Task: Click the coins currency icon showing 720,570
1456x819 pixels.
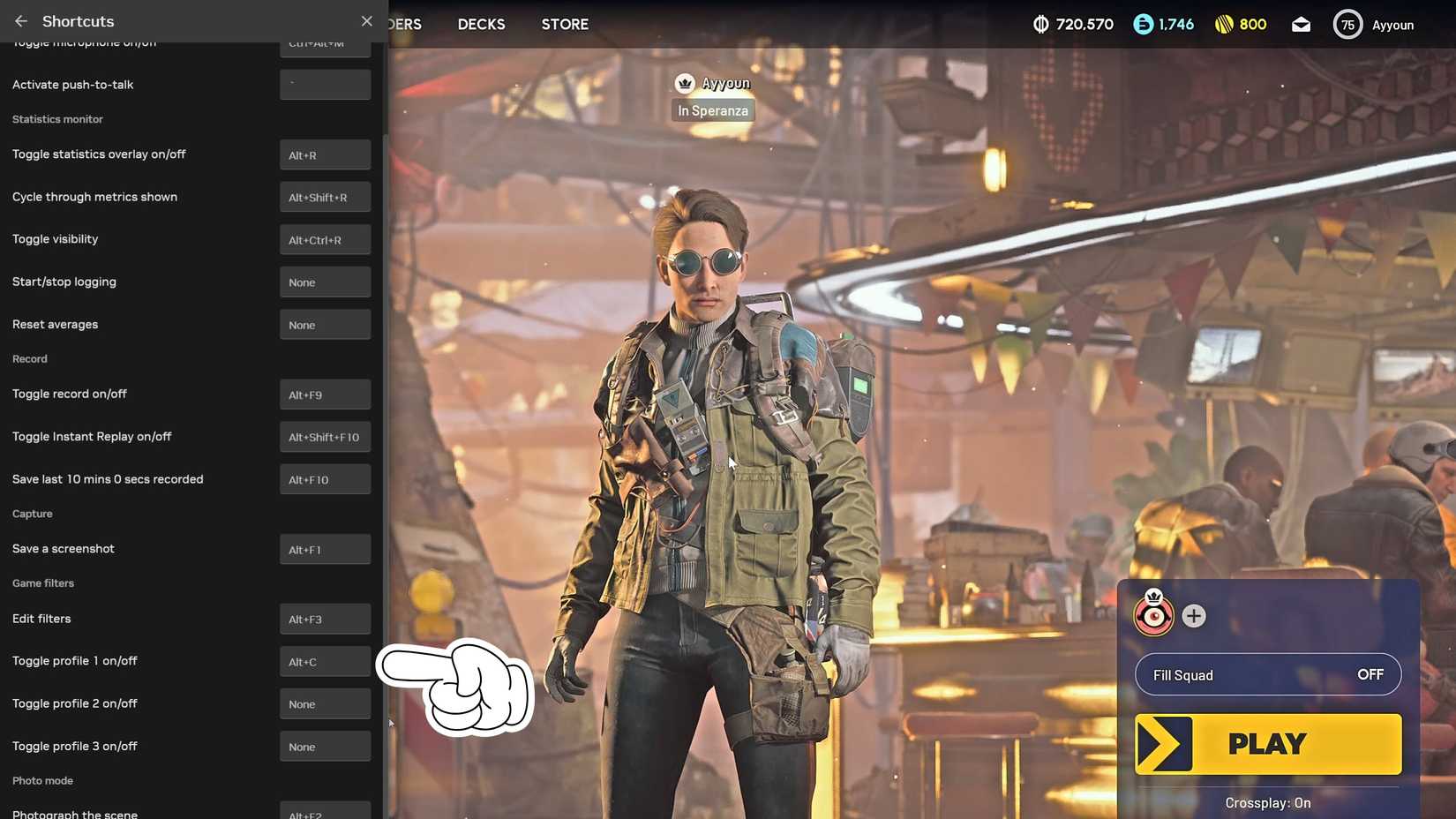Action: [1043, 24]
